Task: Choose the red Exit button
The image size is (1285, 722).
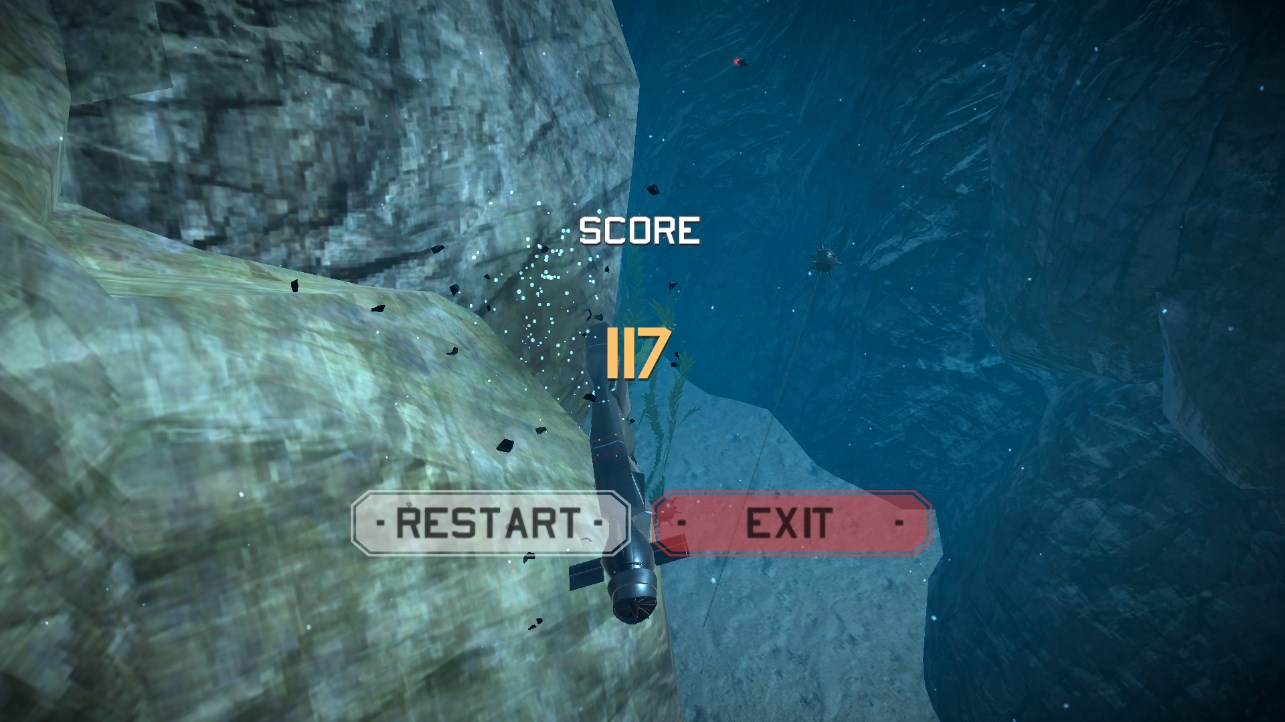Action: tap(791, 522)
